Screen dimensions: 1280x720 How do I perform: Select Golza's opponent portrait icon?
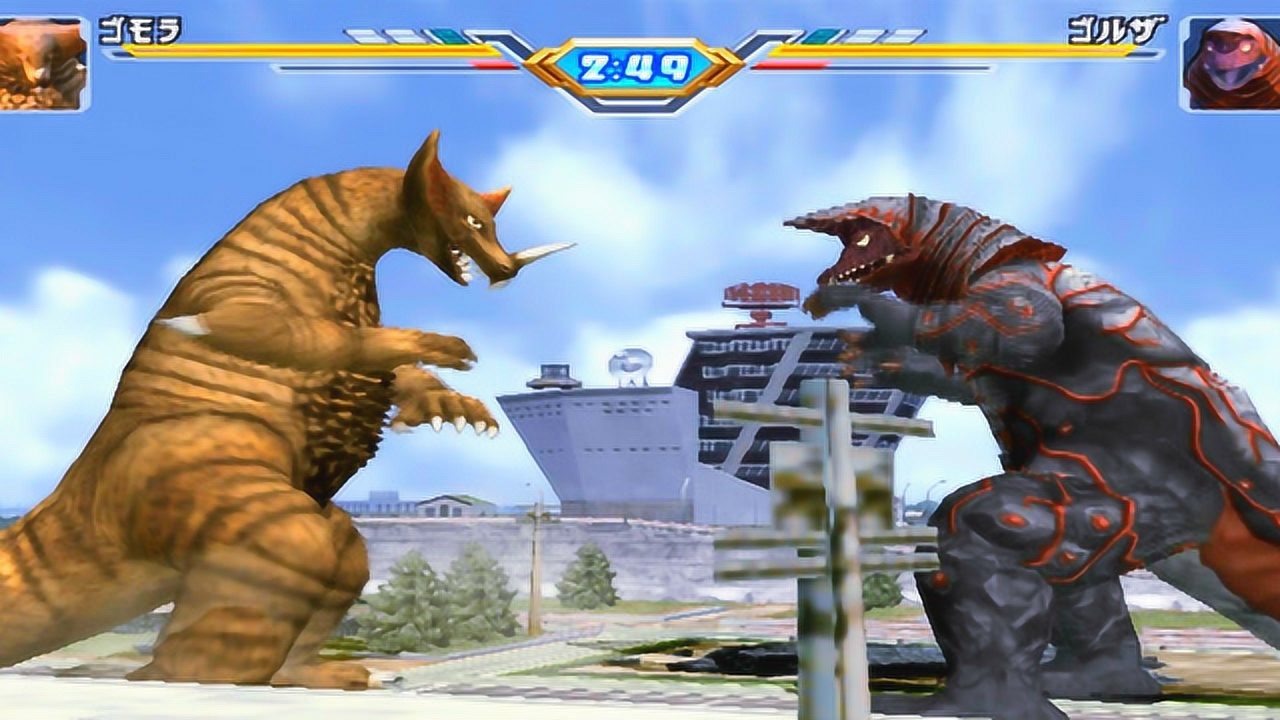click(x=1230, y=63)
